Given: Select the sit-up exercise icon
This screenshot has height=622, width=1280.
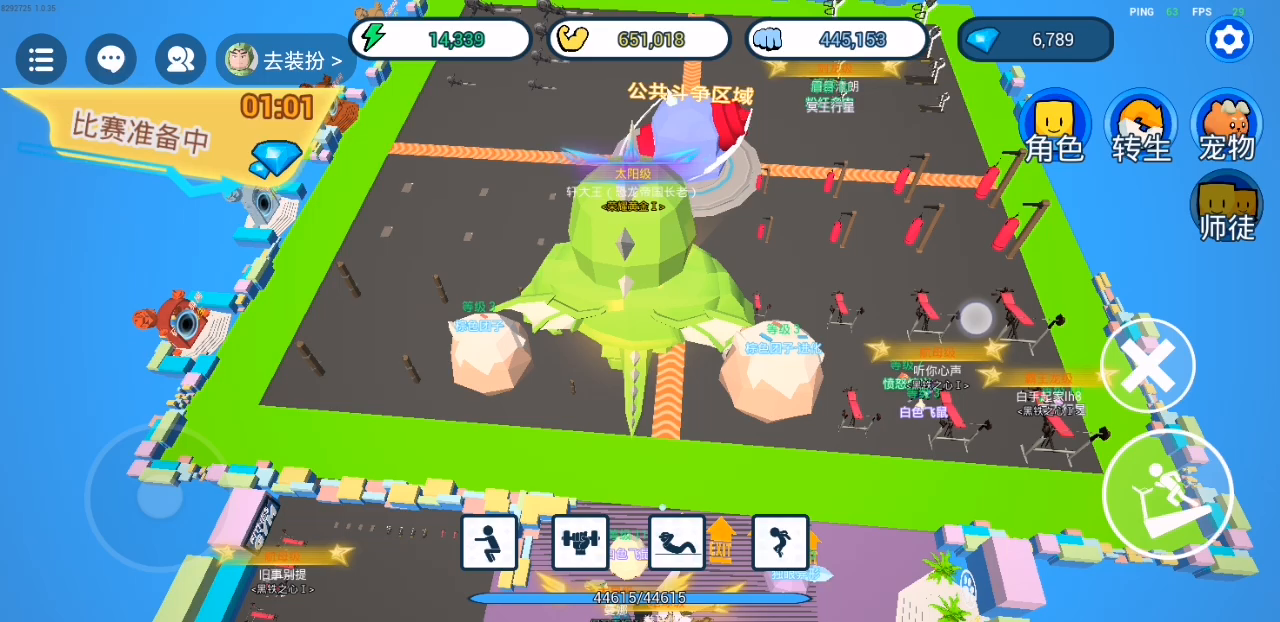Looking at the screenshot, I should click(x=677, y=543).
